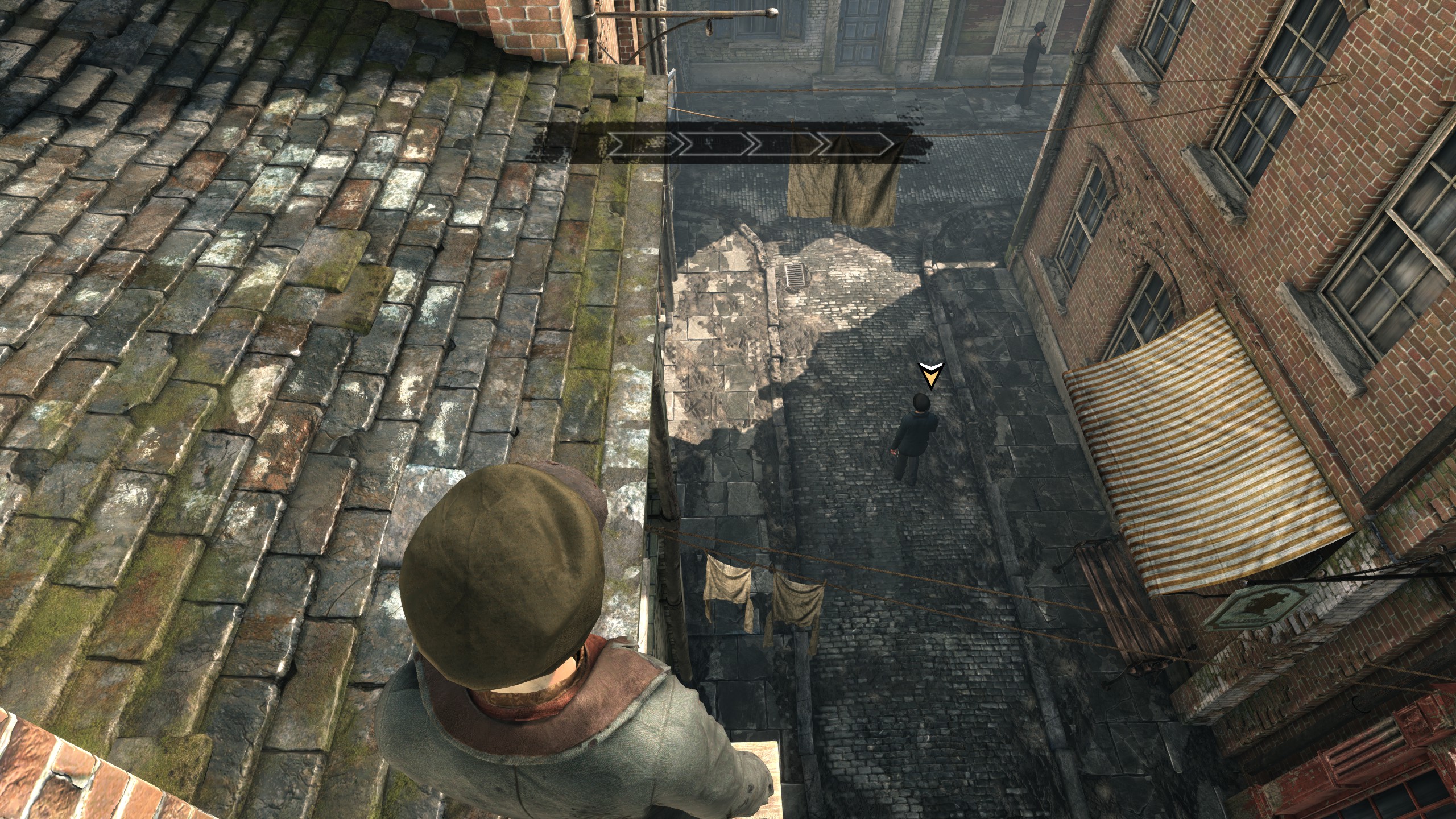This screenshot has height=819, width=1456.
Task: Click the orange target marker above the followed man
Action: pos(930,376)
